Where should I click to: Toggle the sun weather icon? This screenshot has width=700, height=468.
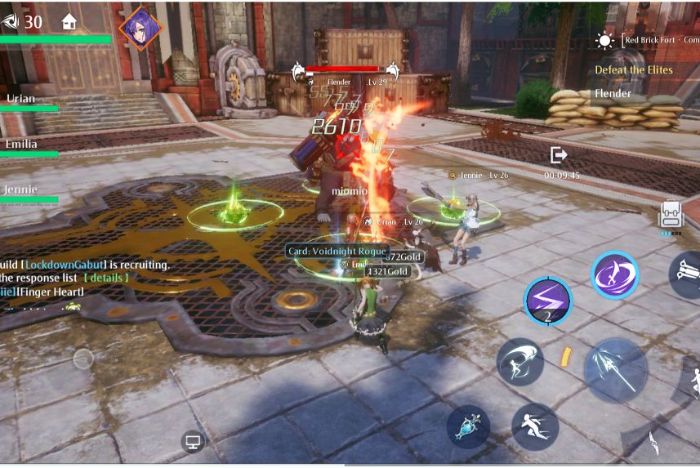coord(604,41)
